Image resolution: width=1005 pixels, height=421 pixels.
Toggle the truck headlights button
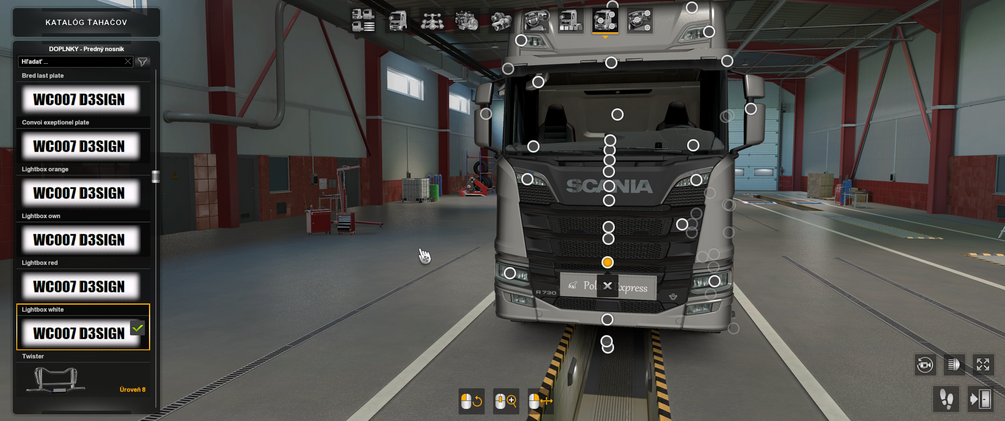coord(953,365)
